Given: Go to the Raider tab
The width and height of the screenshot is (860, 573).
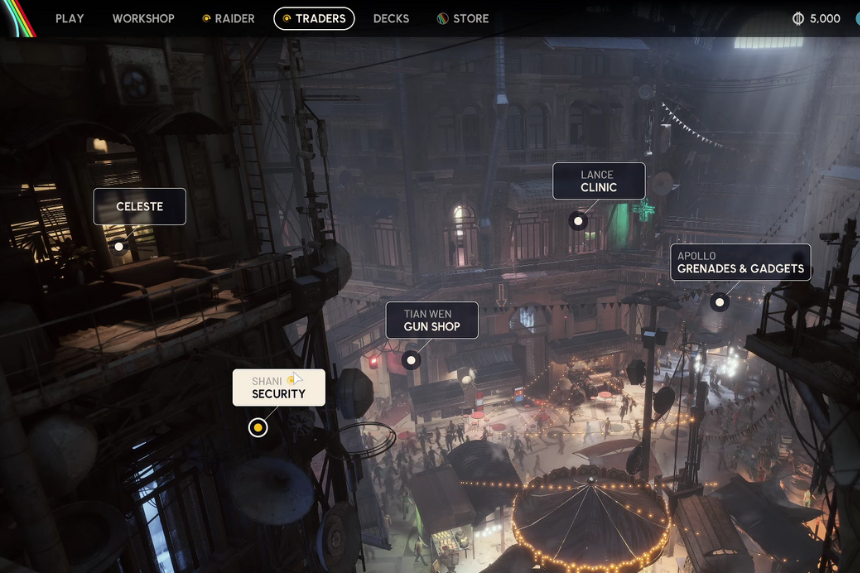Looking at the screenshot, I should (x=228, y=19).
